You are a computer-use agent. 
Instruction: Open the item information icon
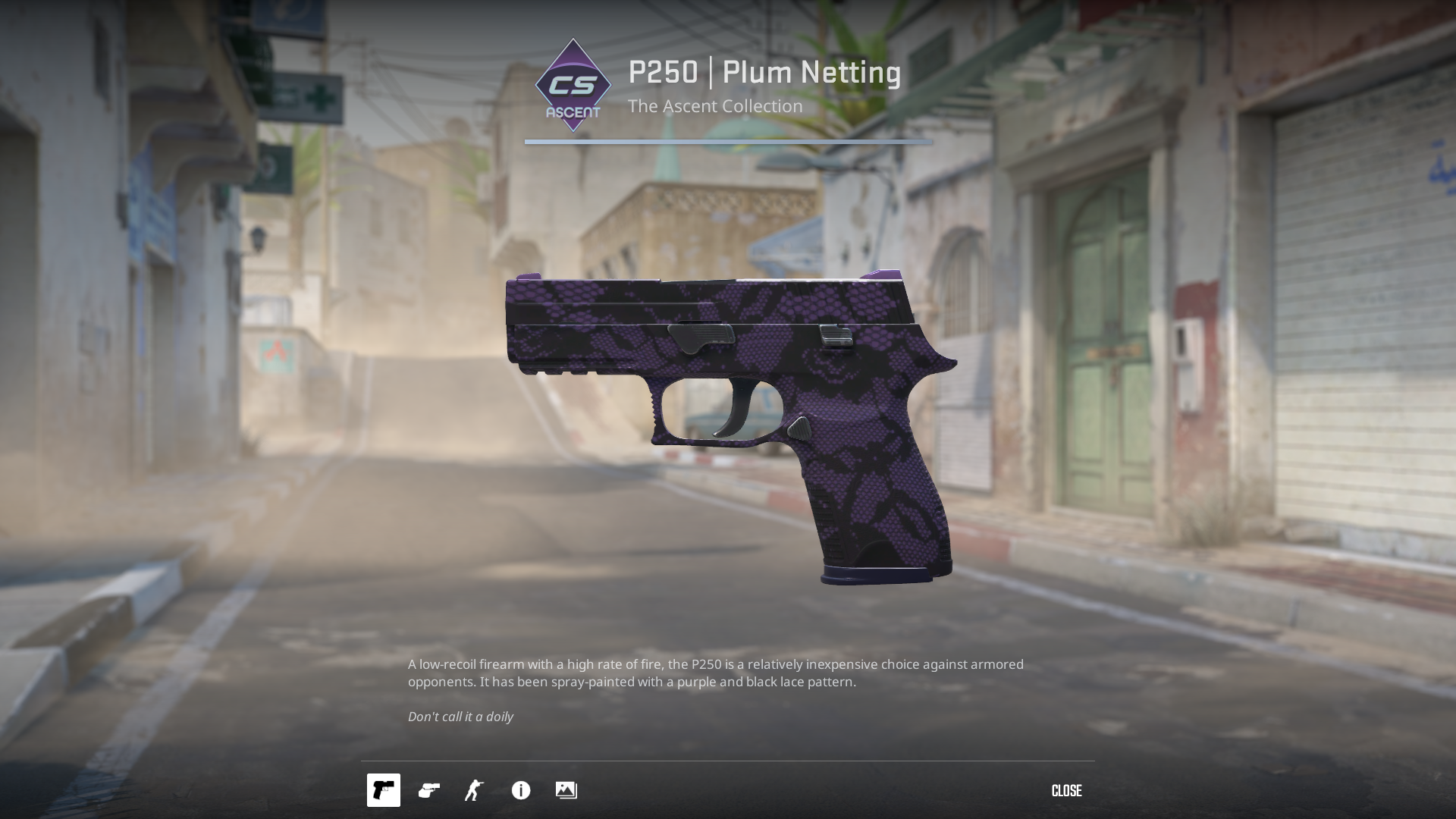[x=521, y=790]
